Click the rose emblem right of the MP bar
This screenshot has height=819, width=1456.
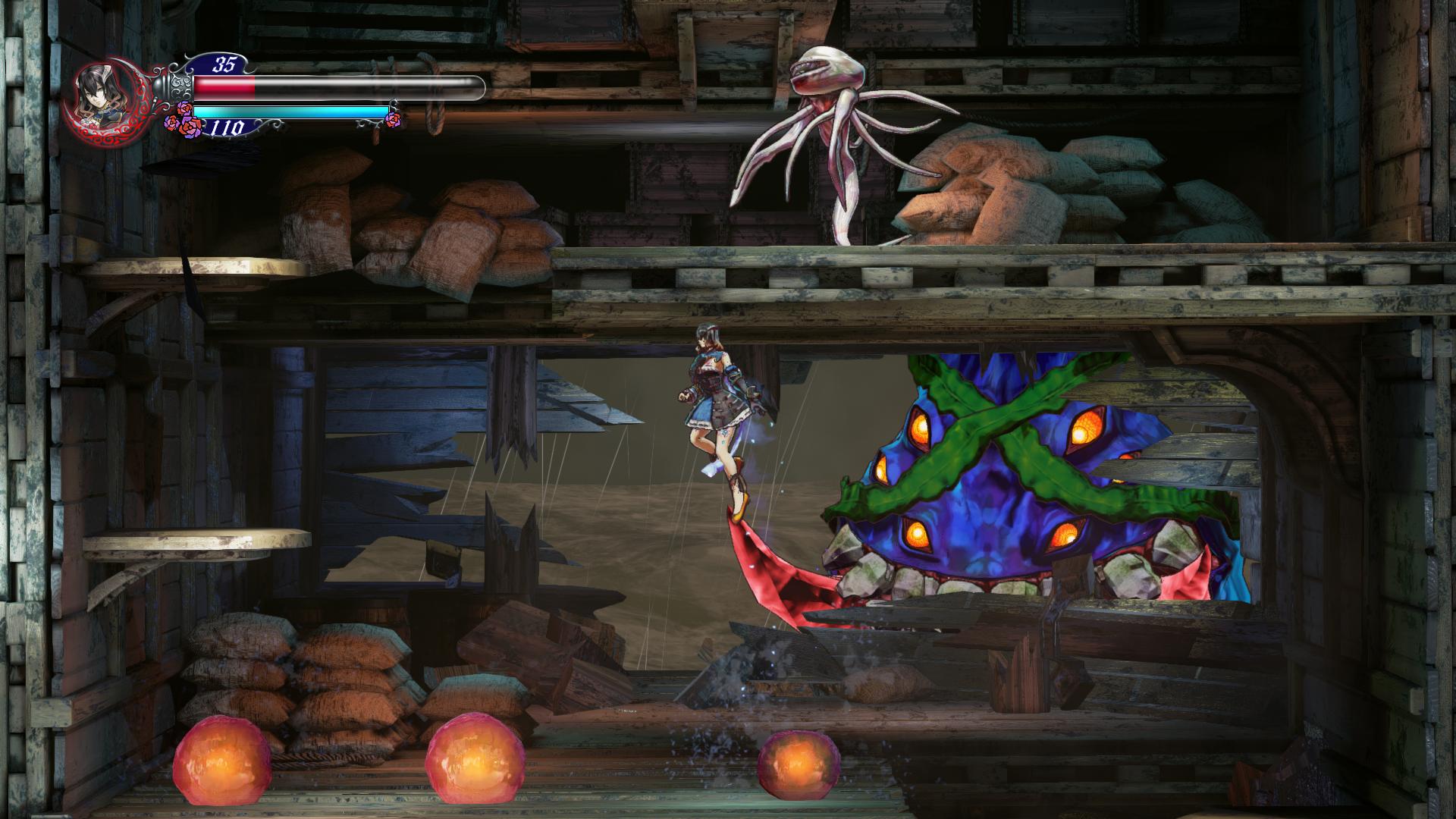(393, 119)
